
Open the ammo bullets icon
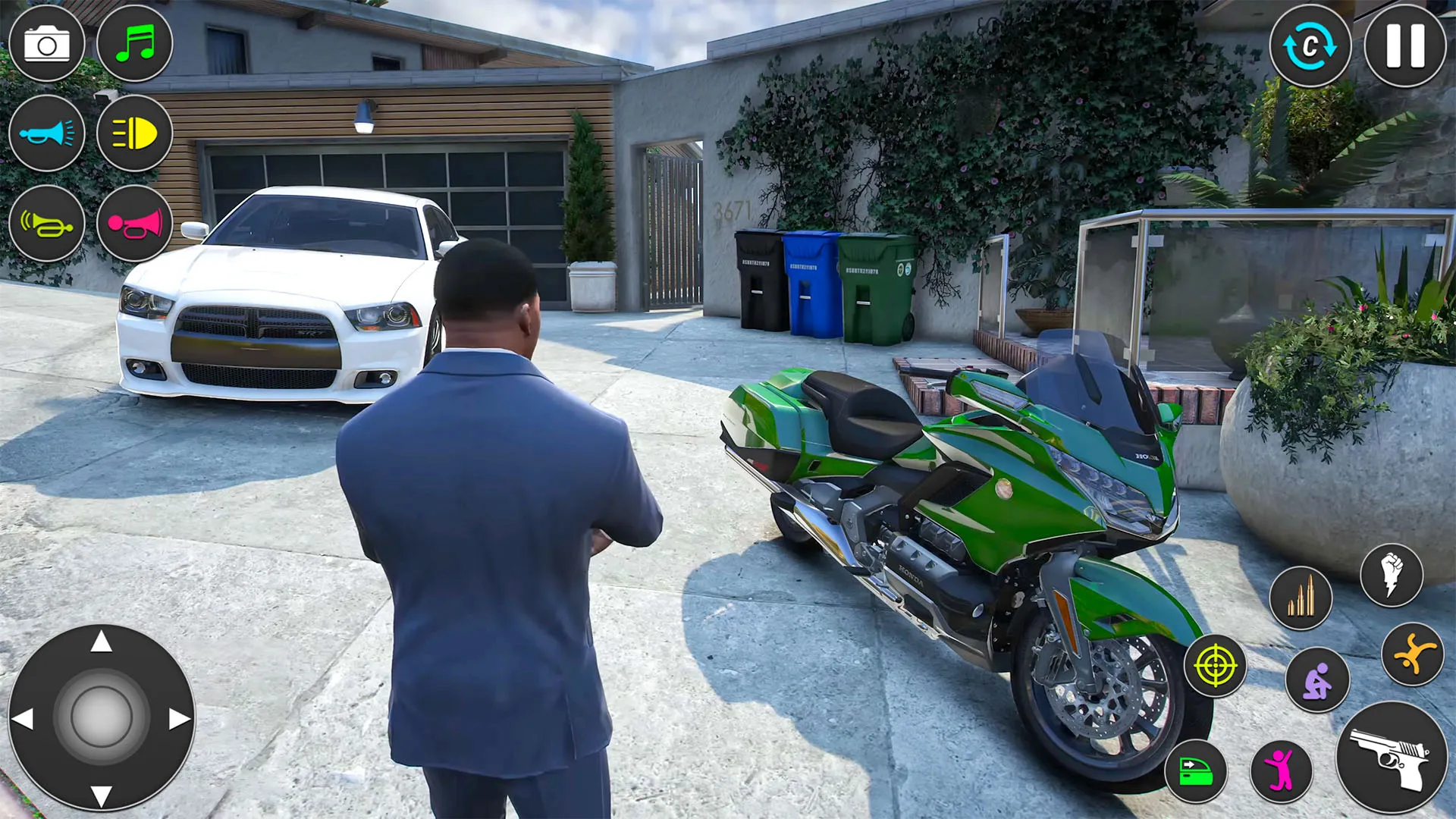point(1300,598)
